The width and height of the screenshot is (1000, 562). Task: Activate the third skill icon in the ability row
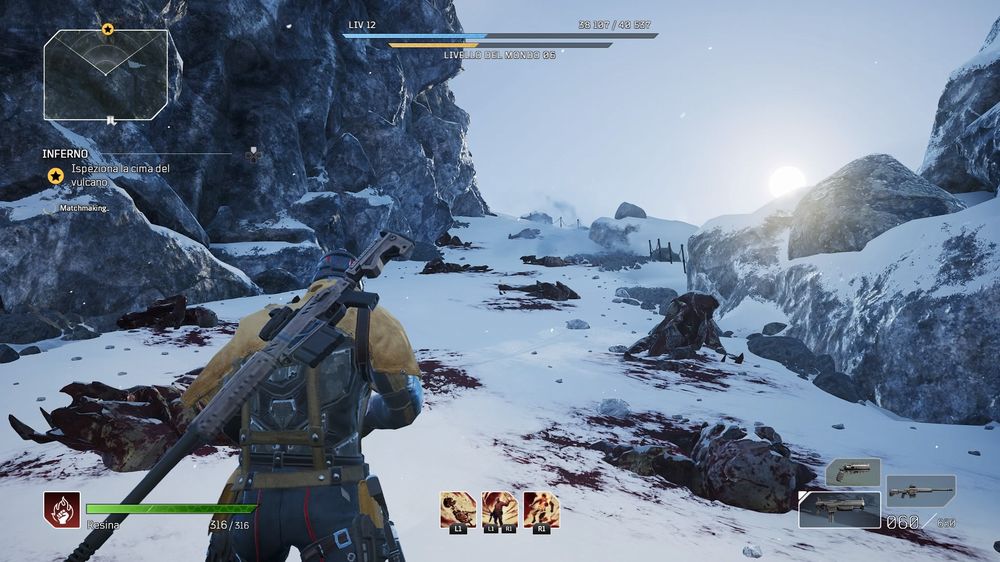click(541, 508)
